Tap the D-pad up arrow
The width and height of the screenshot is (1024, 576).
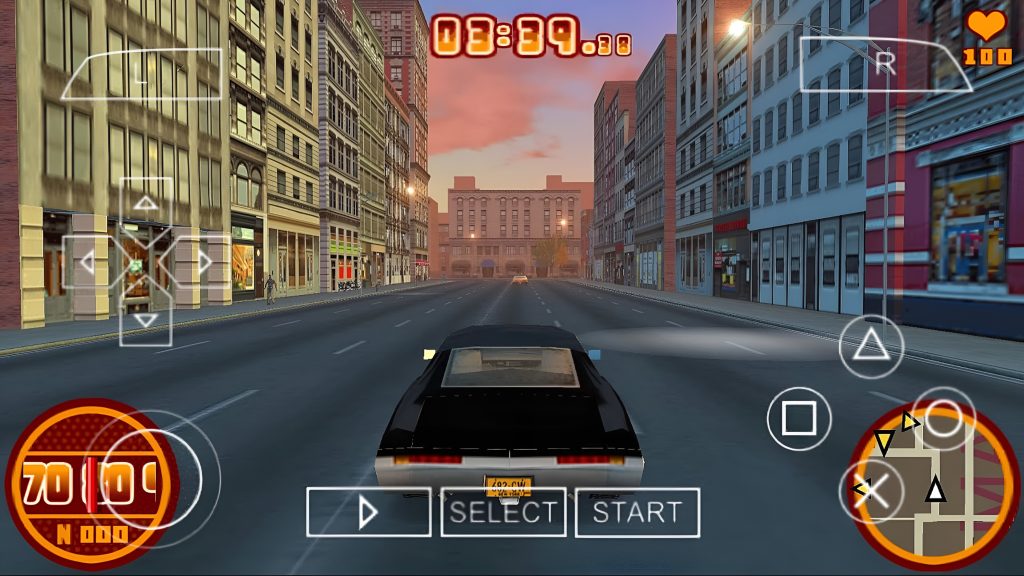tap(146, 205)
